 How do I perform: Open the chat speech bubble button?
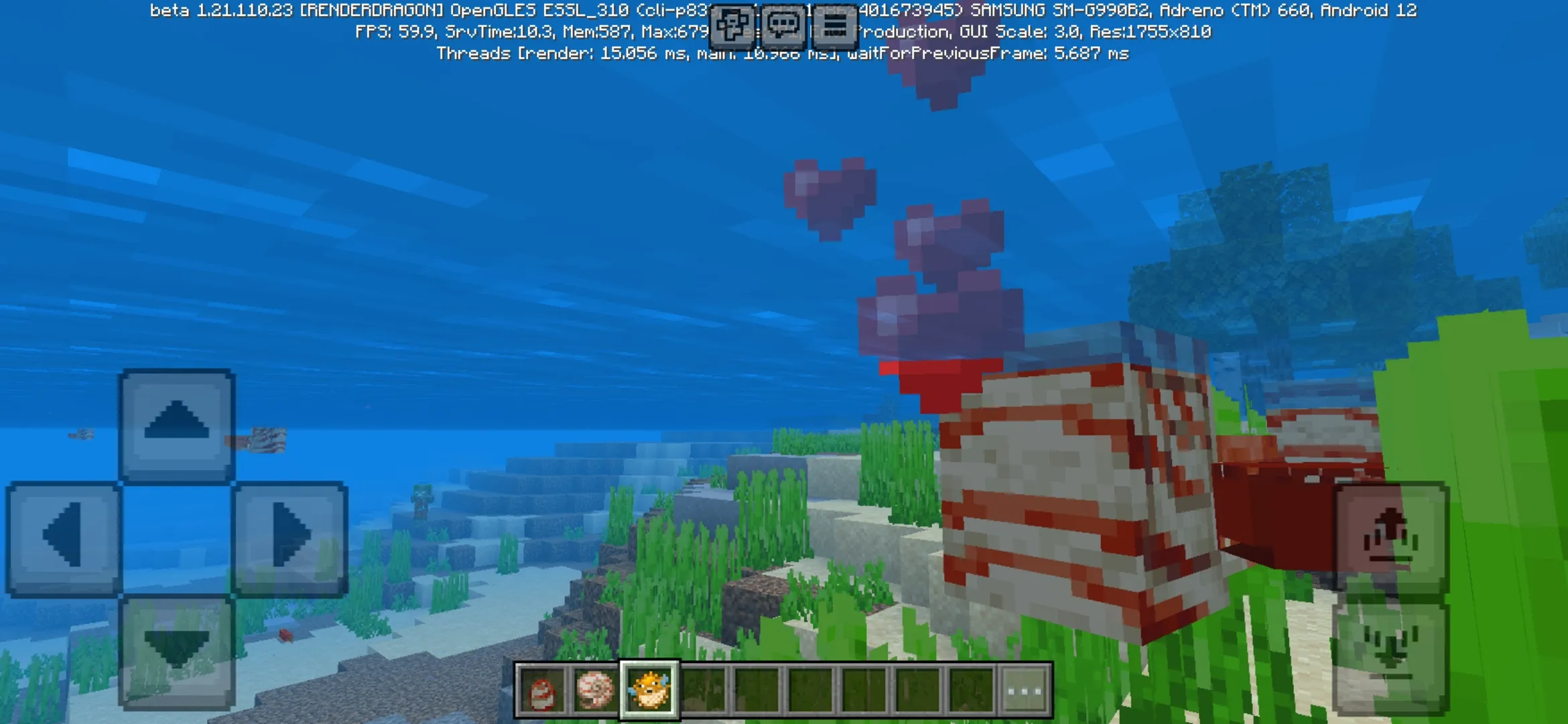click(783, 25)
